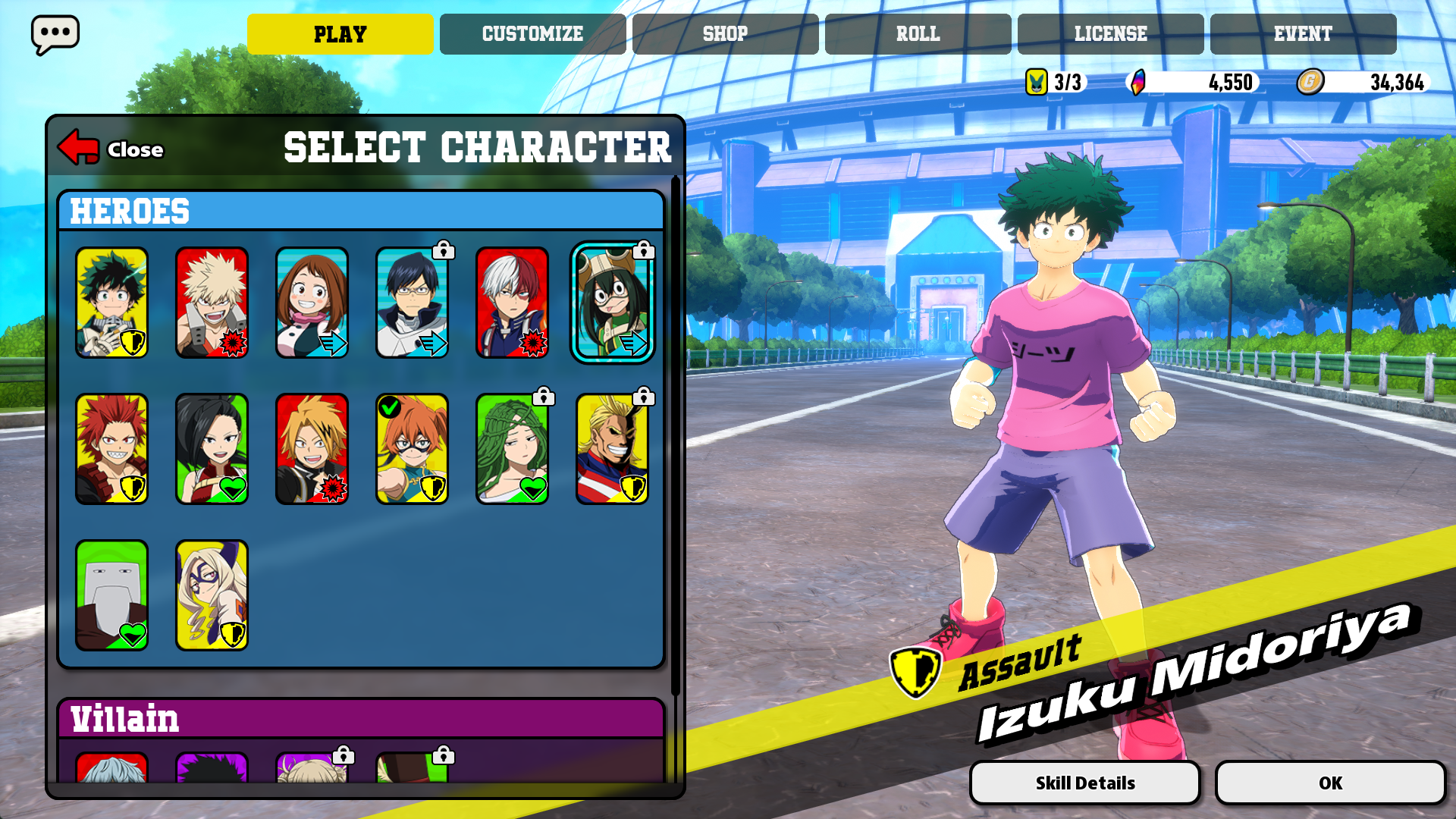1456x819 pixels.
Task: Open the SHOP section
Action: point(726,33)
